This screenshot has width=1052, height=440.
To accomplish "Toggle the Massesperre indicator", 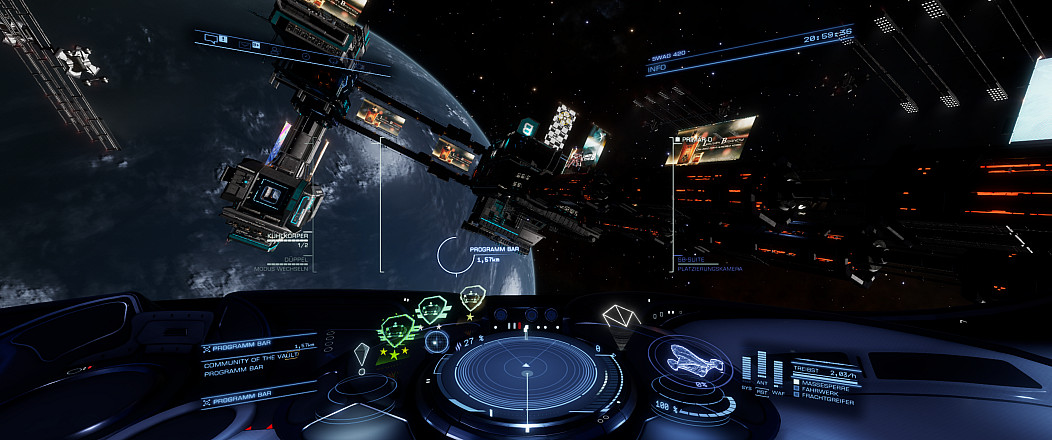I will click(798, 380).
